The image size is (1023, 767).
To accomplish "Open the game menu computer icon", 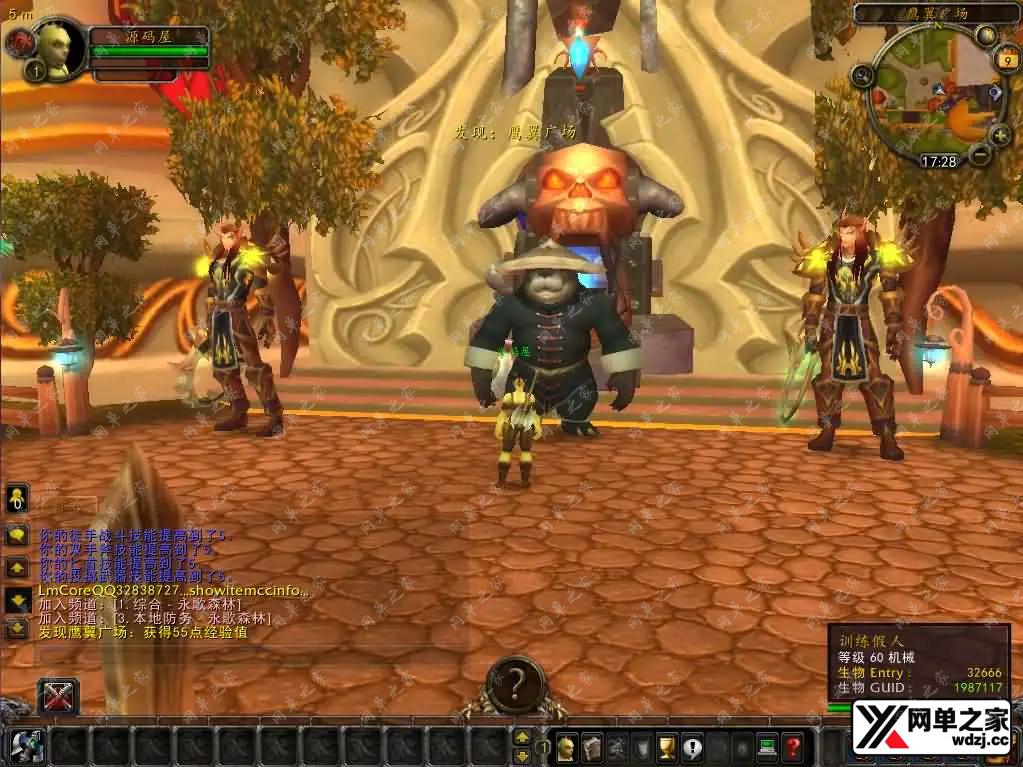I will (x=768, y=746).
